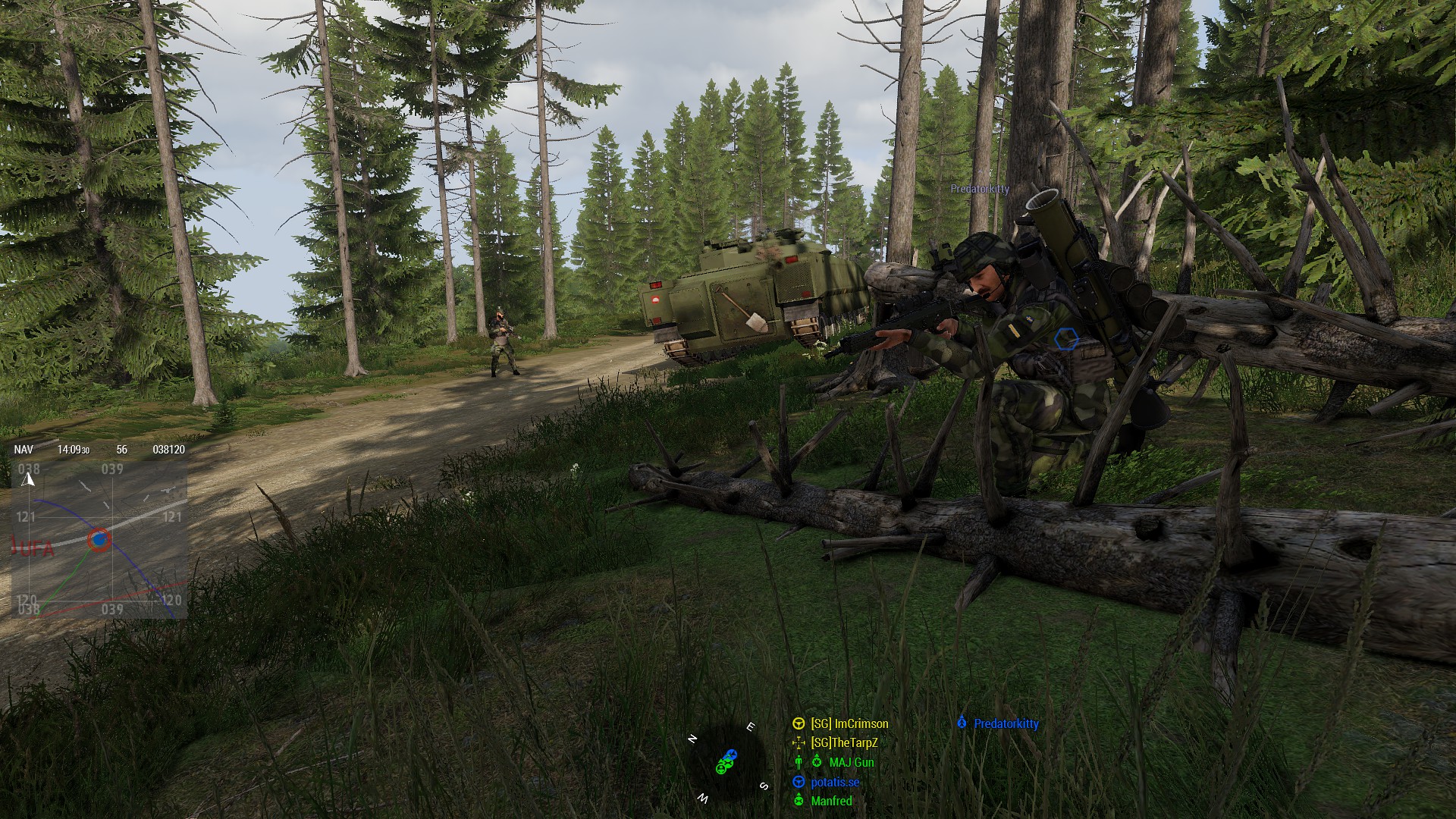
Task: Select Predatorkitty in the squad list column
Action: click(1006, 723)
